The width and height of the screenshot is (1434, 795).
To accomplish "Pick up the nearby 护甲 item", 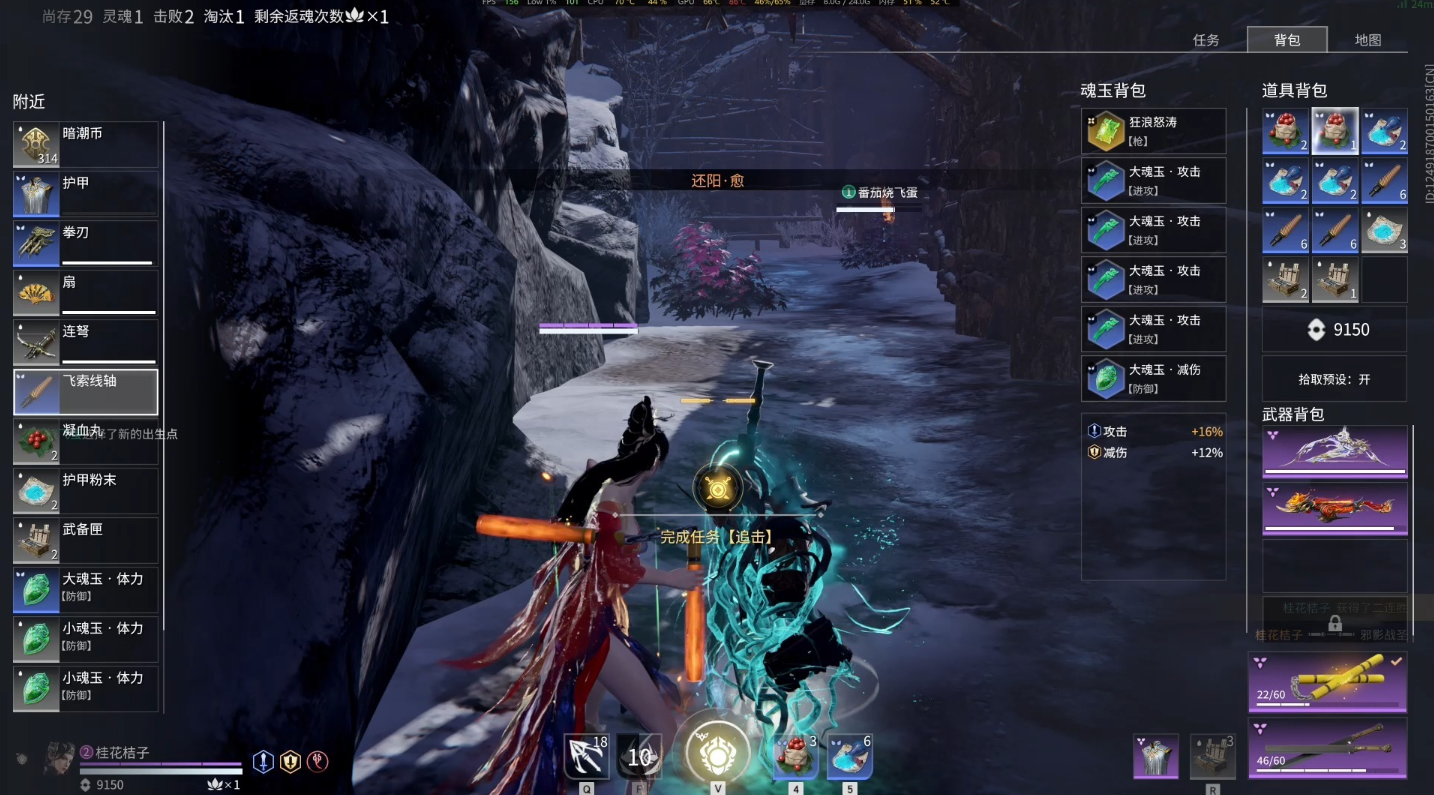I will click(x=86, y=194).
